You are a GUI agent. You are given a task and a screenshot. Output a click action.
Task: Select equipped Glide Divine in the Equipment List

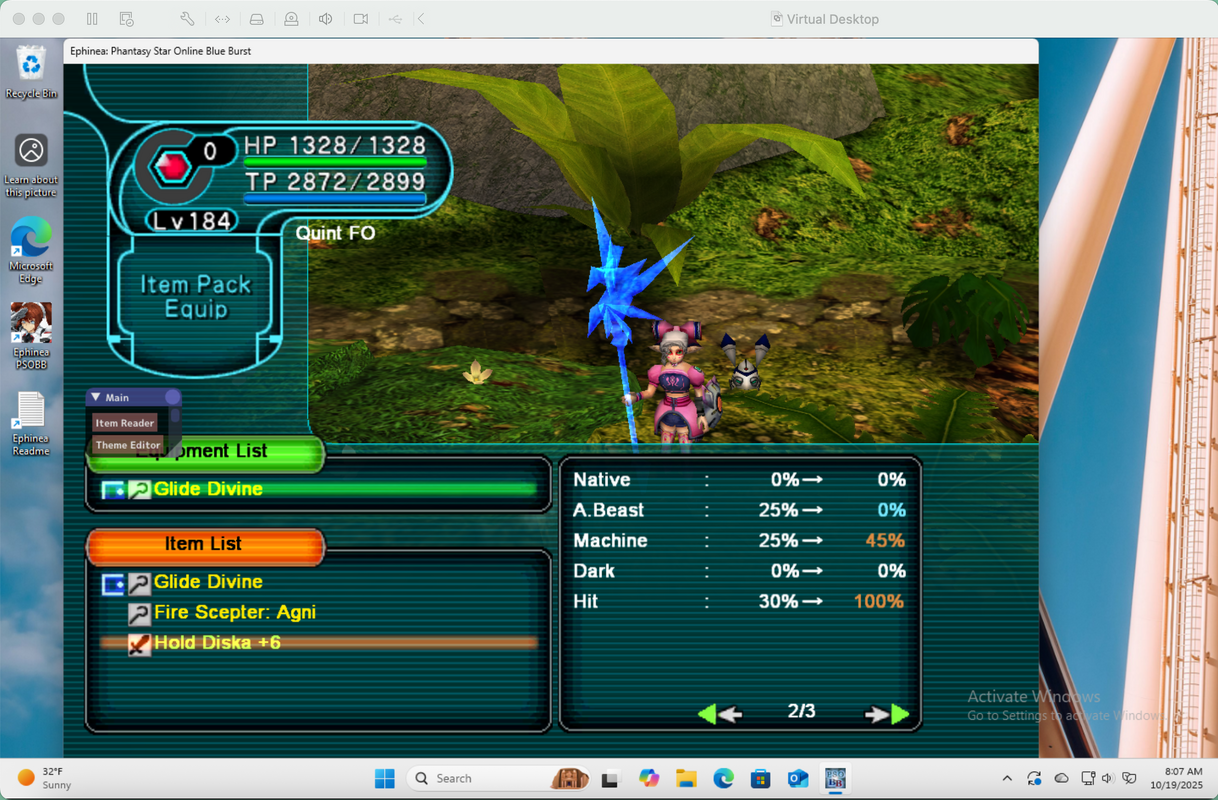click(208, 489)
